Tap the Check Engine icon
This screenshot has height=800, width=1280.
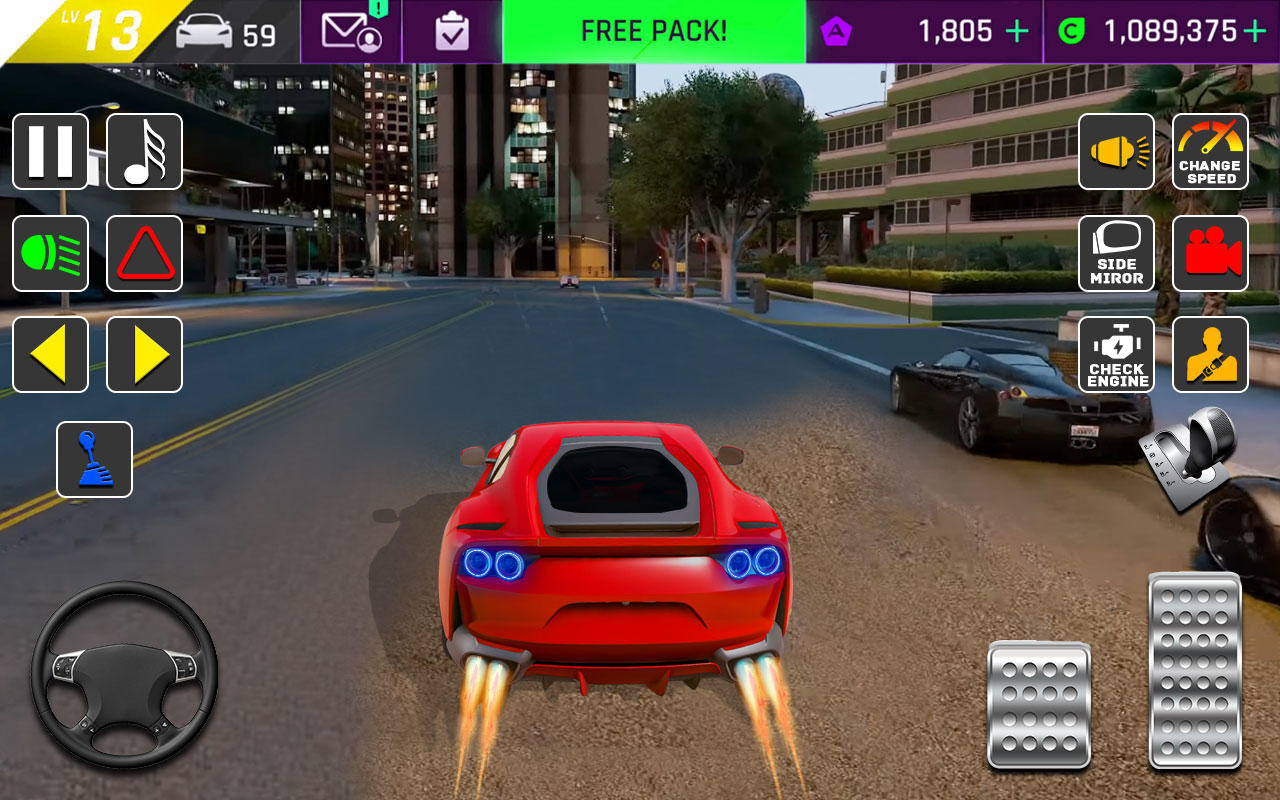[x=1116, y=353]
